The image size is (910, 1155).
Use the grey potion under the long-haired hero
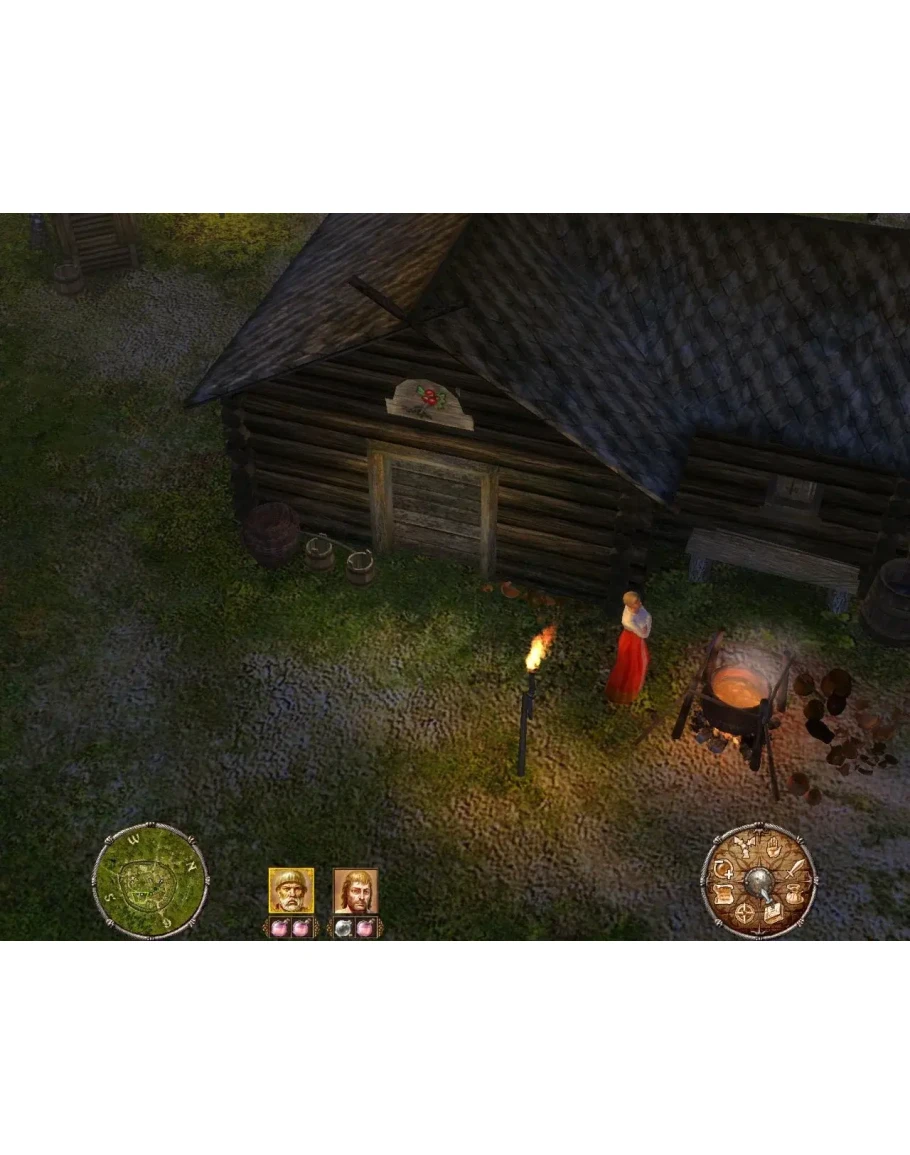pos(343,928)
